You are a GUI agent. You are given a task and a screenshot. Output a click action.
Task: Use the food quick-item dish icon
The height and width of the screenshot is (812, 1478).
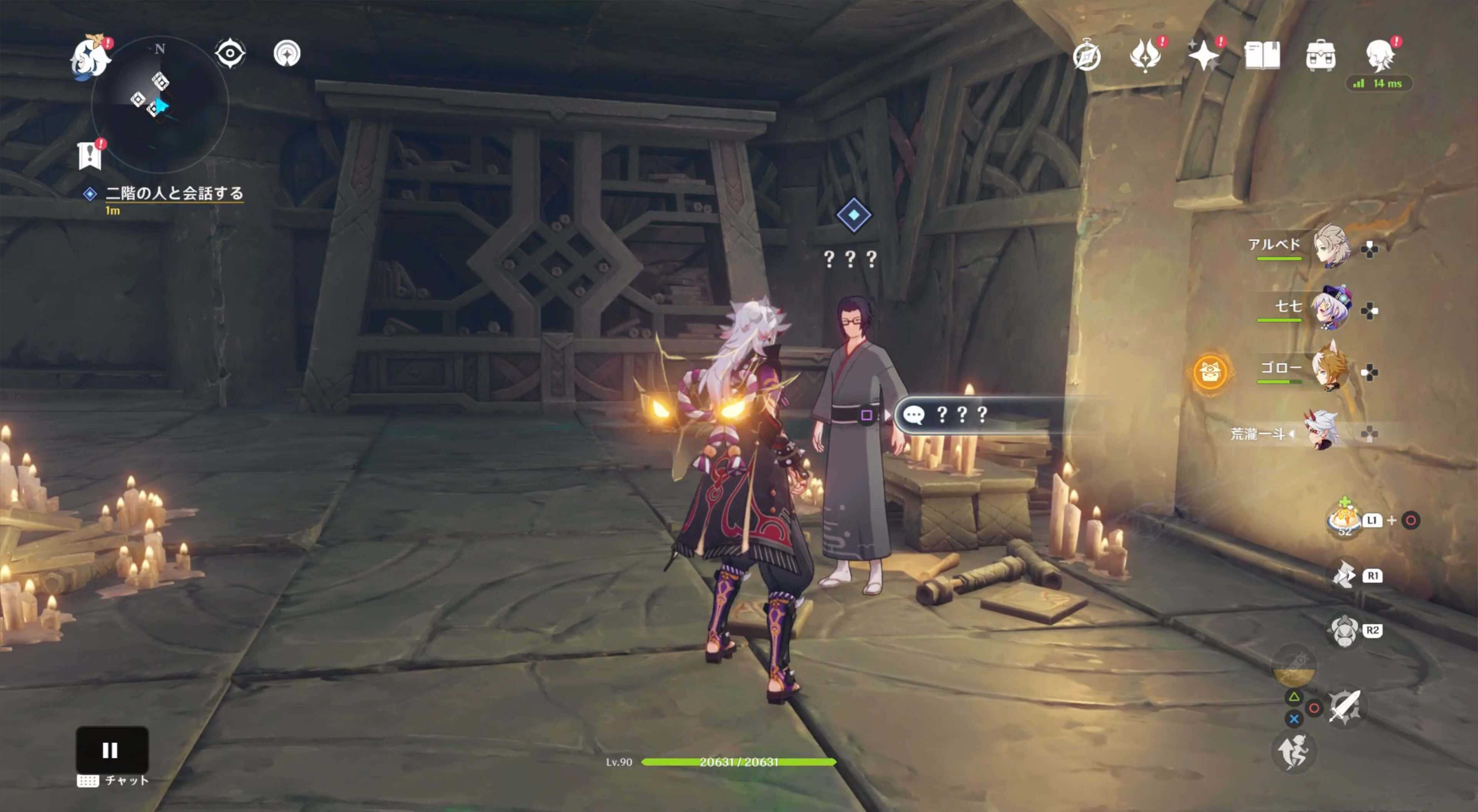[1344, 519]
